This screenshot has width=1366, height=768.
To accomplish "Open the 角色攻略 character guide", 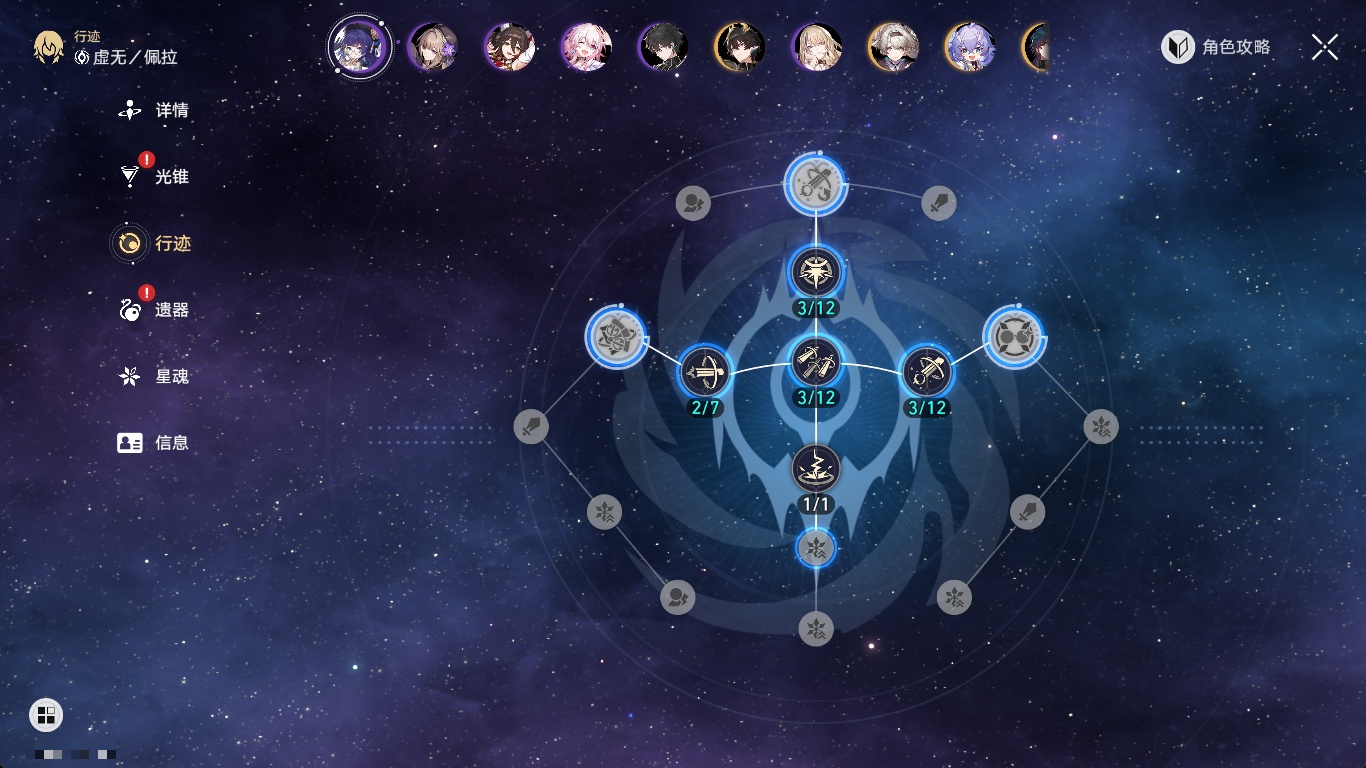I will pyautogui.click(x=1216, y=47).
